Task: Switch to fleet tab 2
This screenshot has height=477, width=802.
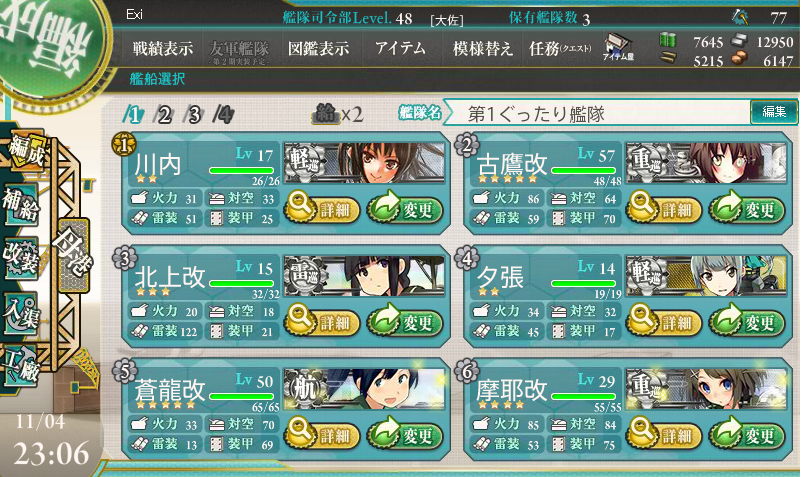Action: [165, 114]
